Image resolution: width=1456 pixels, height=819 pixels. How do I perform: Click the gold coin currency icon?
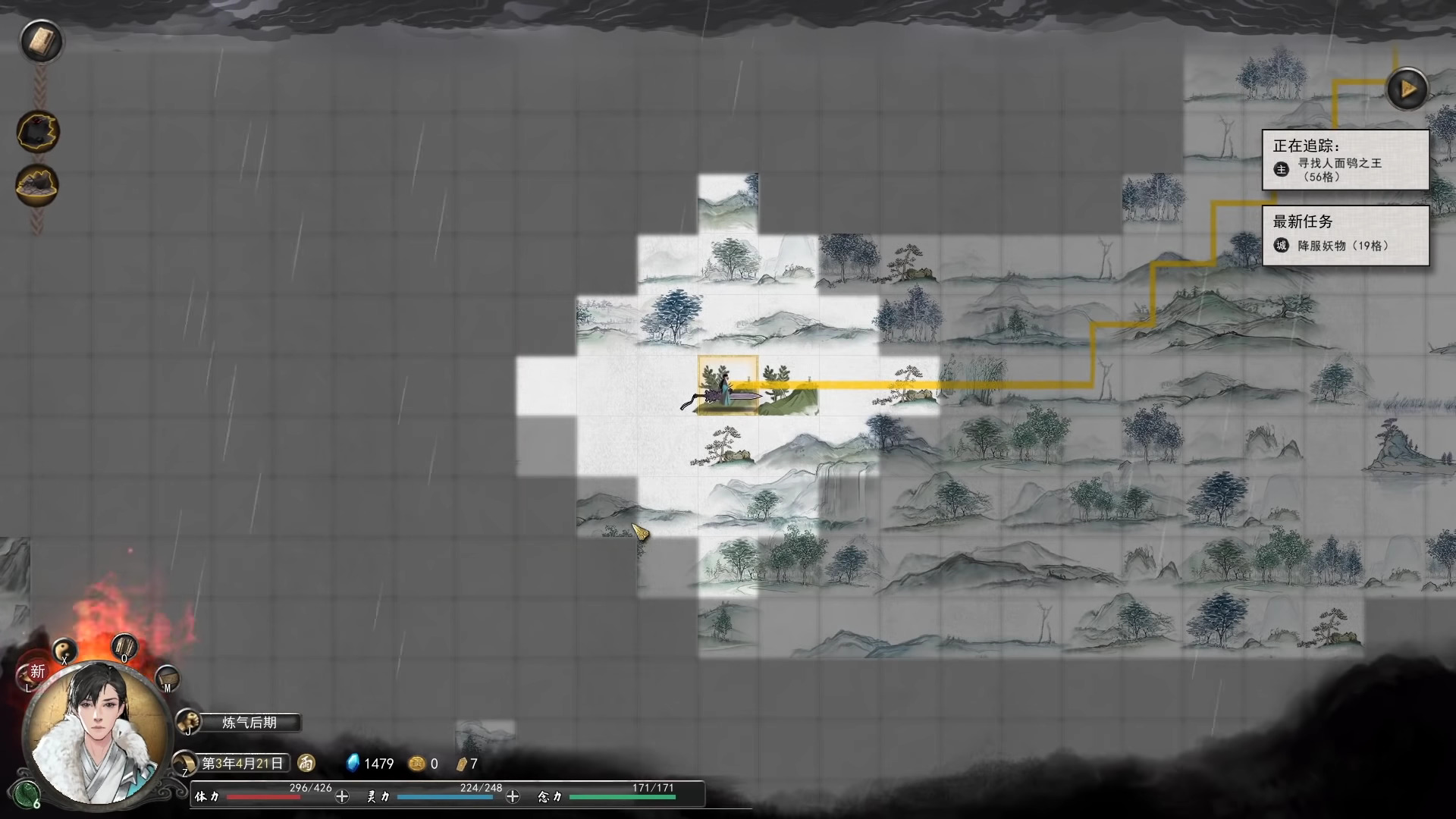pos(417,764)
